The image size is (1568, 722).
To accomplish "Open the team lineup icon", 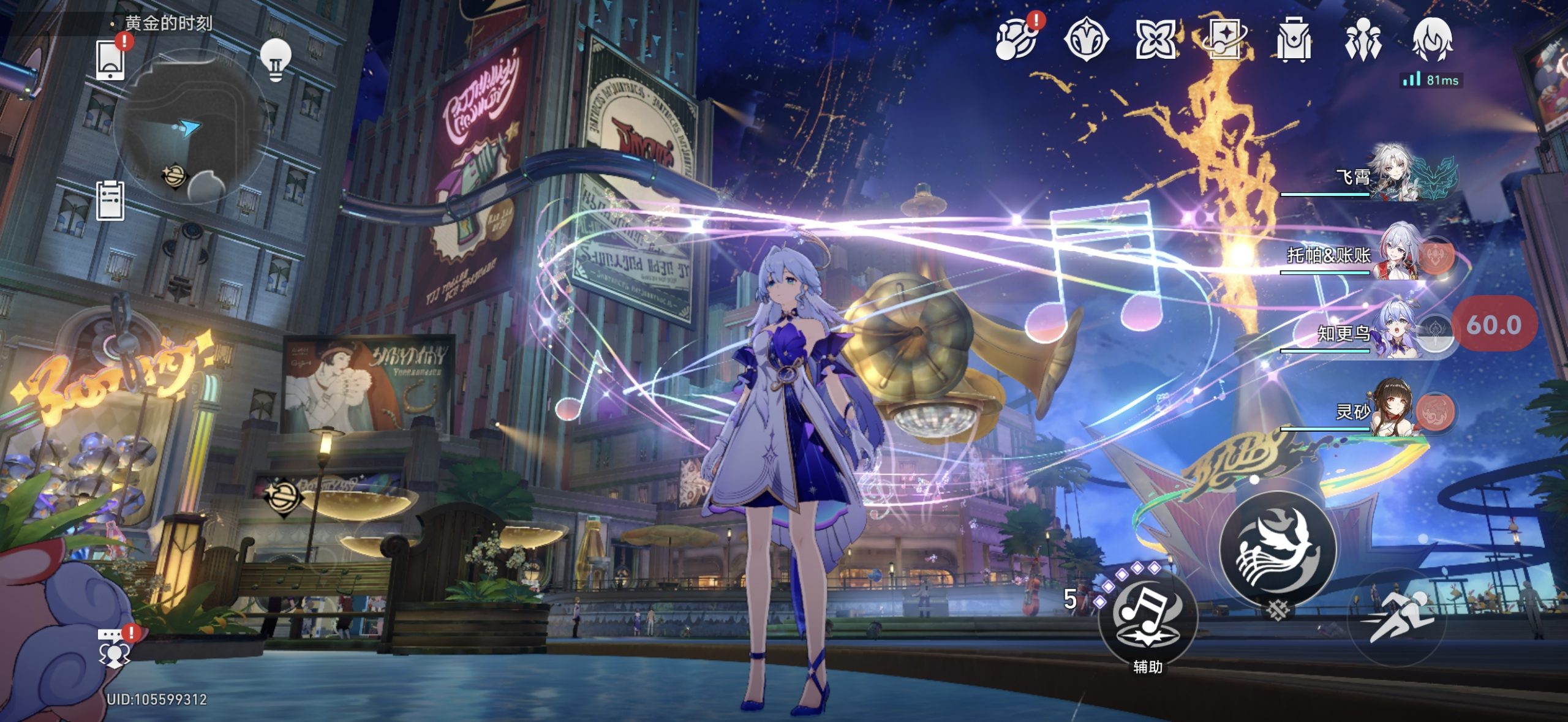I will pos(1363,40).
